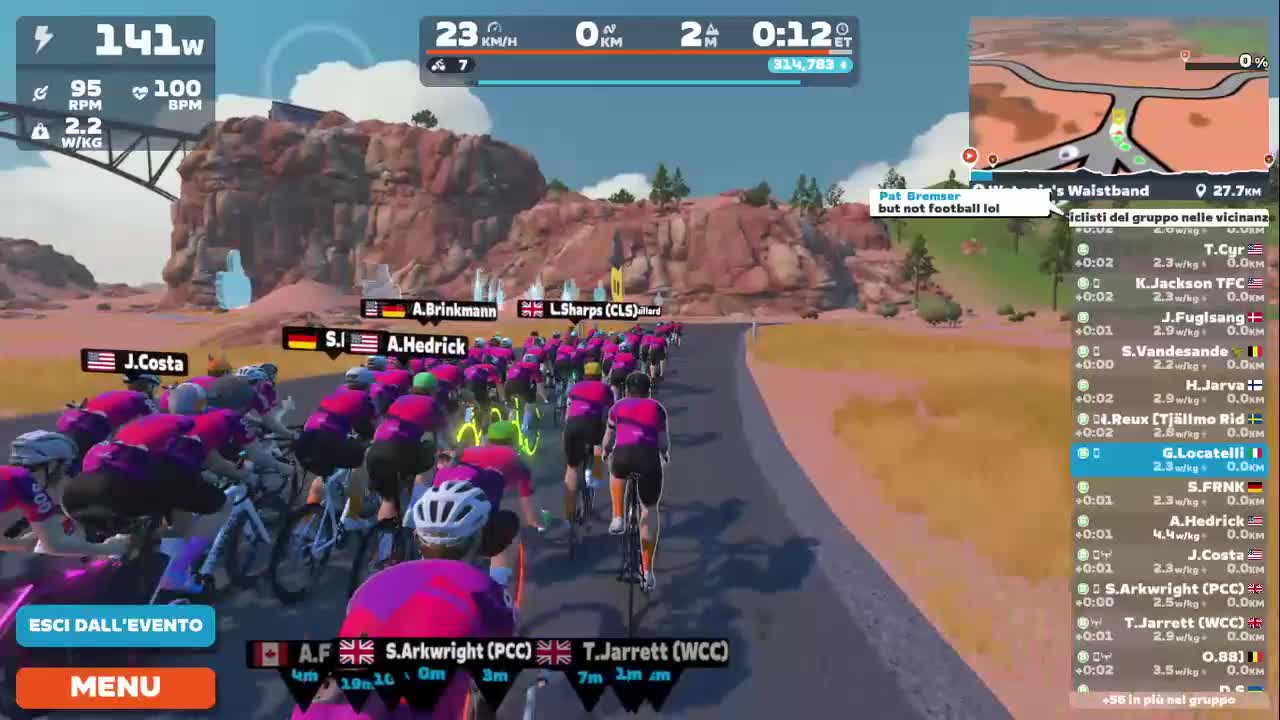Click Pat Bremser's chat message

pos(955,200)
